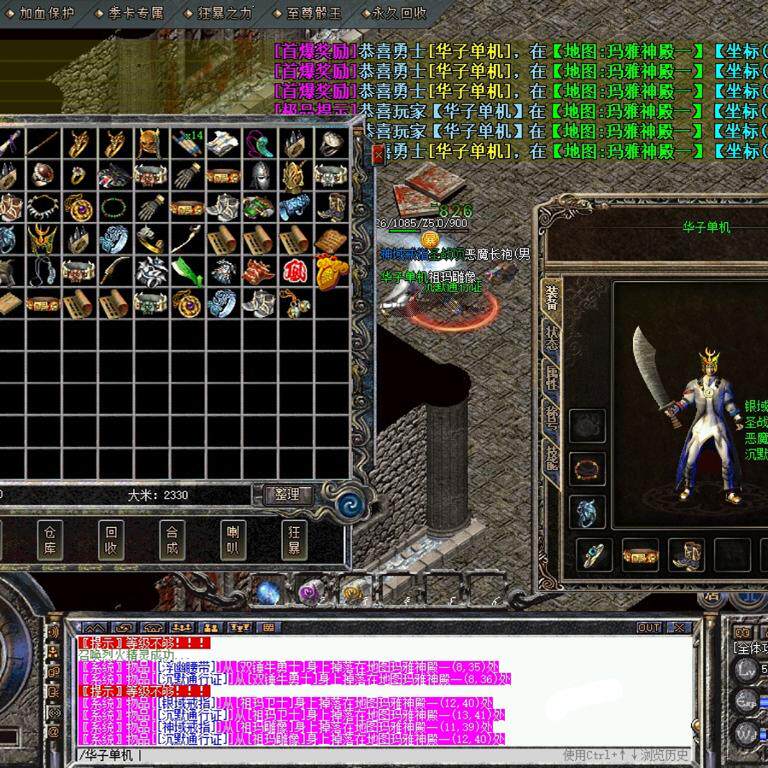The height and width of the screenshot is (768, 768).
Task: Click the chat input field
Action: [x=350, y=754]
